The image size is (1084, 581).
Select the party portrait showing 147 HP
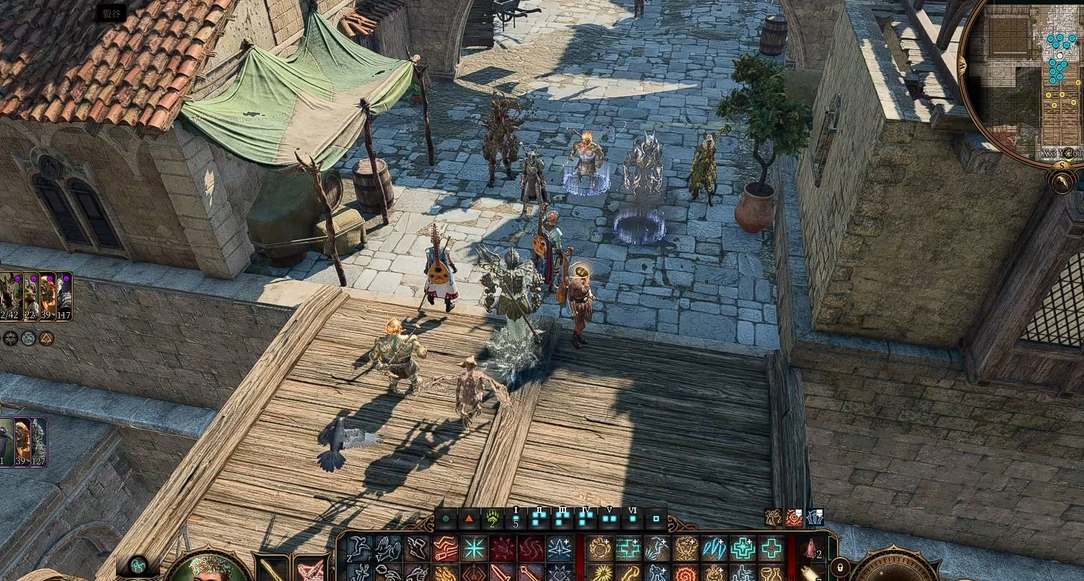64,296
